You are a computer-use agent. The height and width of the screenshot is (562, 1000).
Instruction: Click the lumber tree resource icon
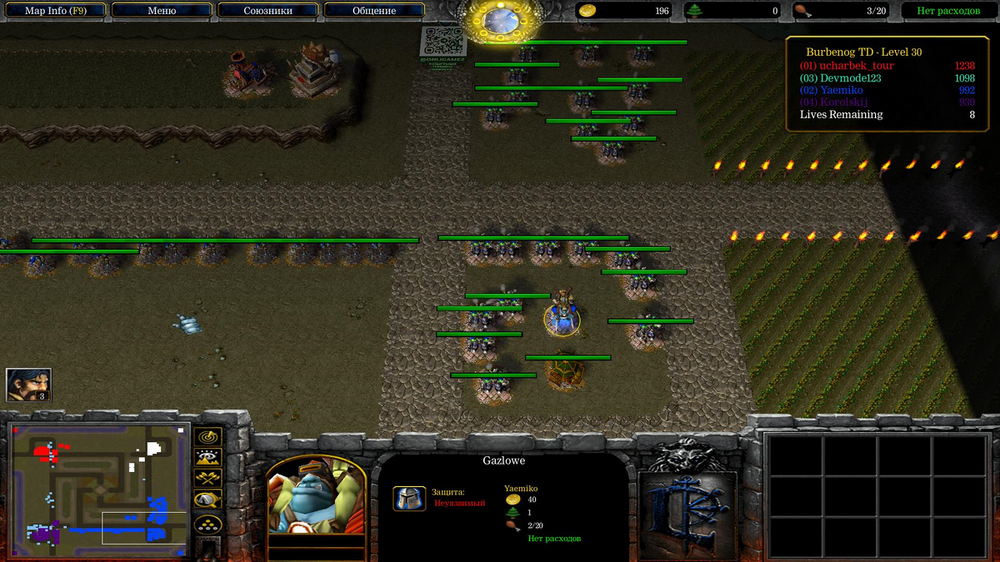pos(695,11)
